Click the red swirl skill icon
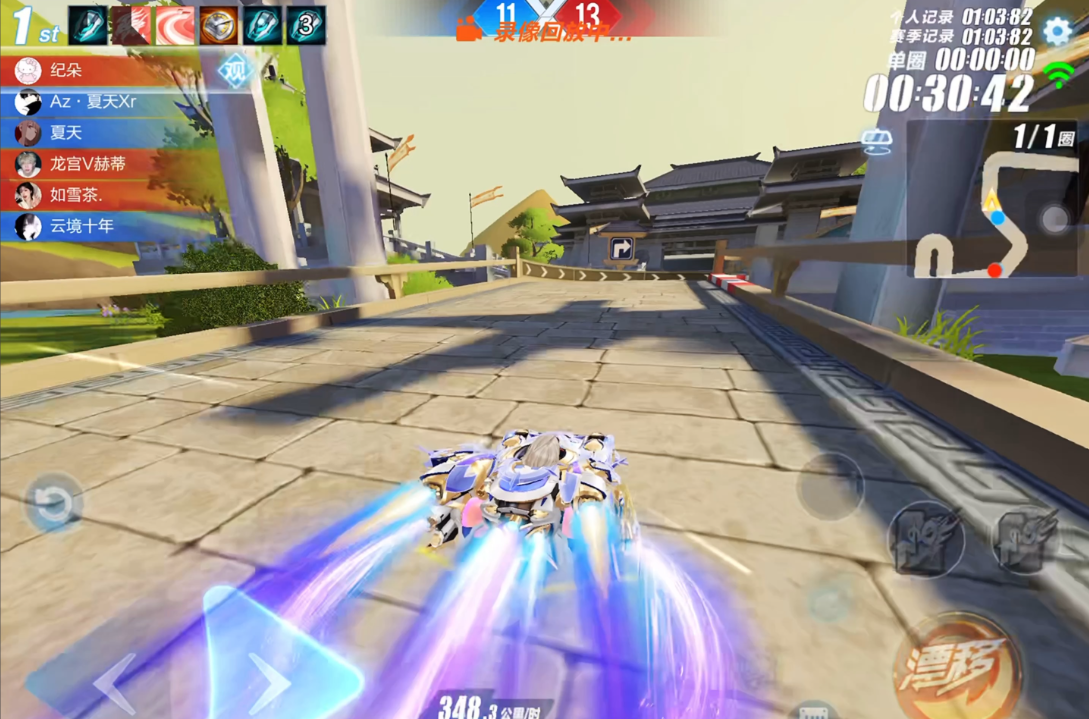The image size is (1089, 719). pyautogui.click(x=175, y=26)
